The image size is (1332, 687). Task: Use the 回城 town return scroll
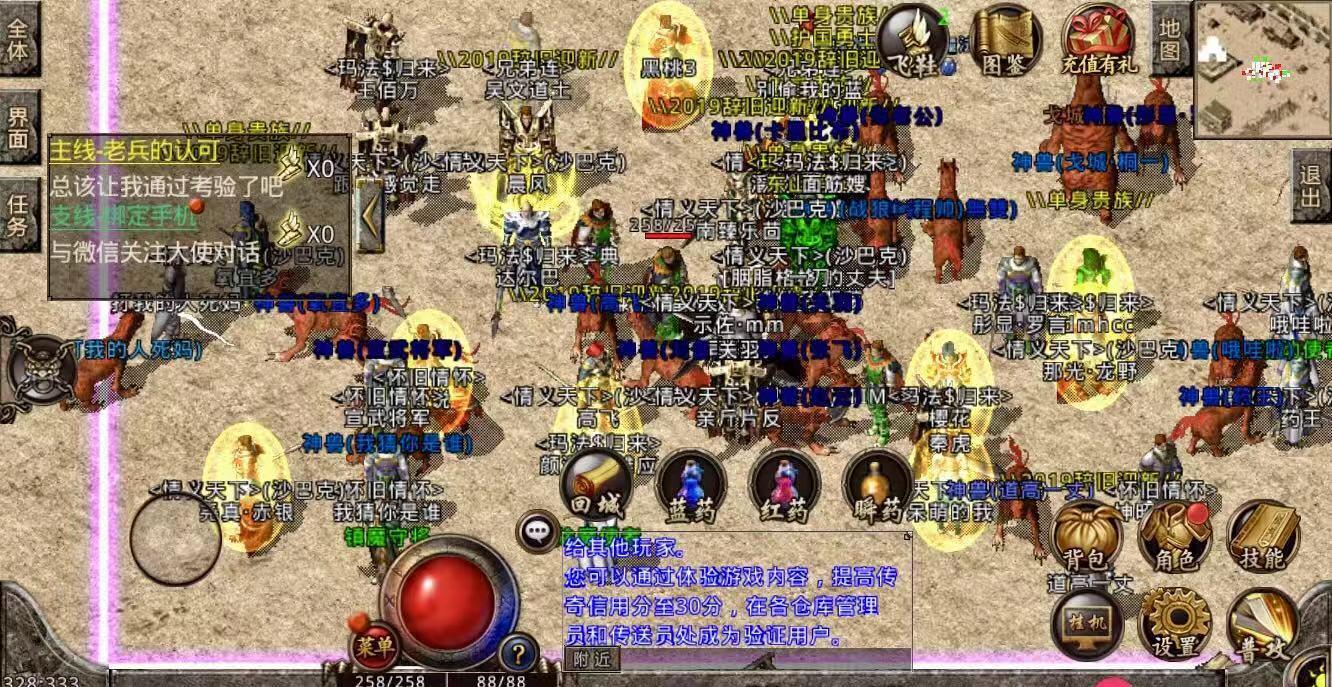(x=597, y=486)
